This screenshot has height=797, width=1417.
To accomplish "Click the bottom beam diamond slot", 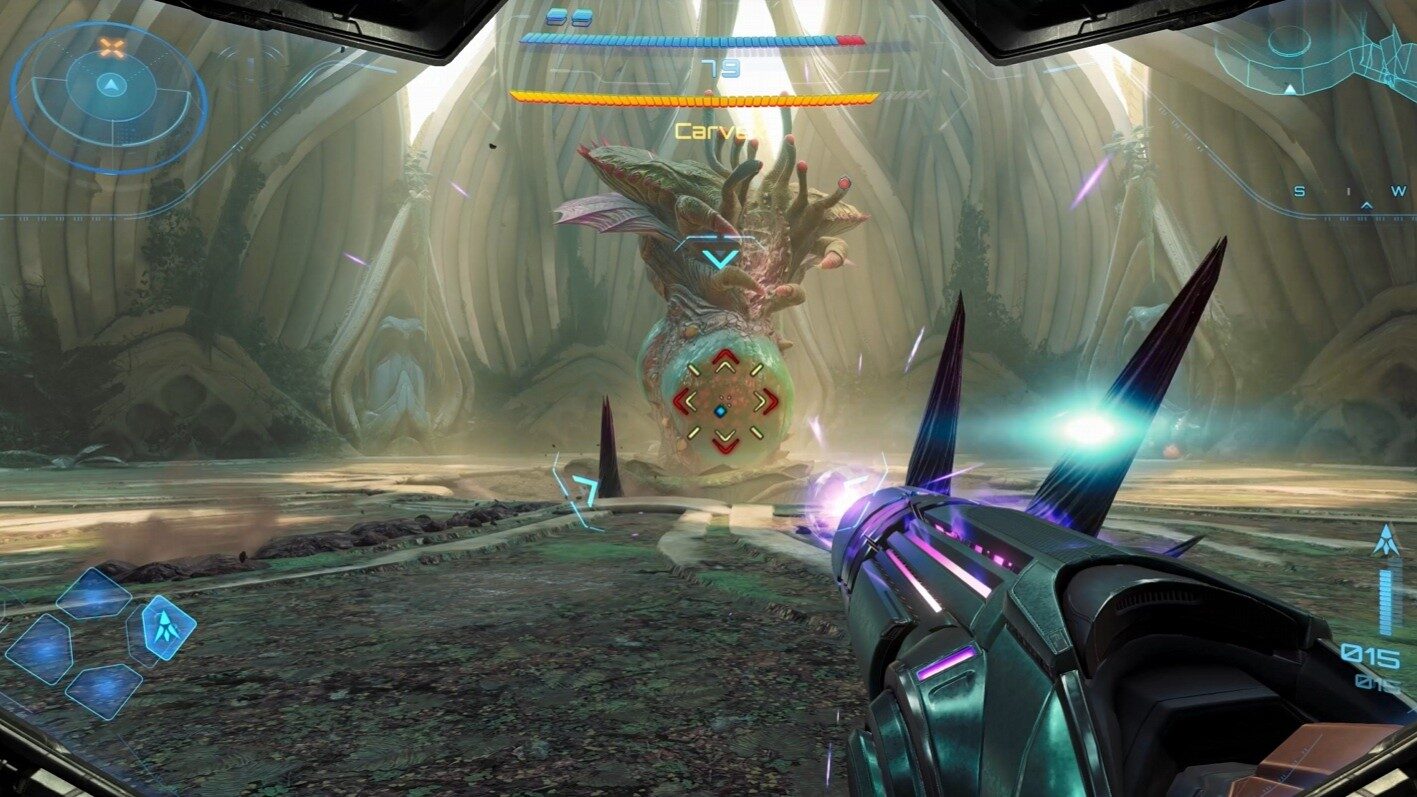I will coord(103,690).
